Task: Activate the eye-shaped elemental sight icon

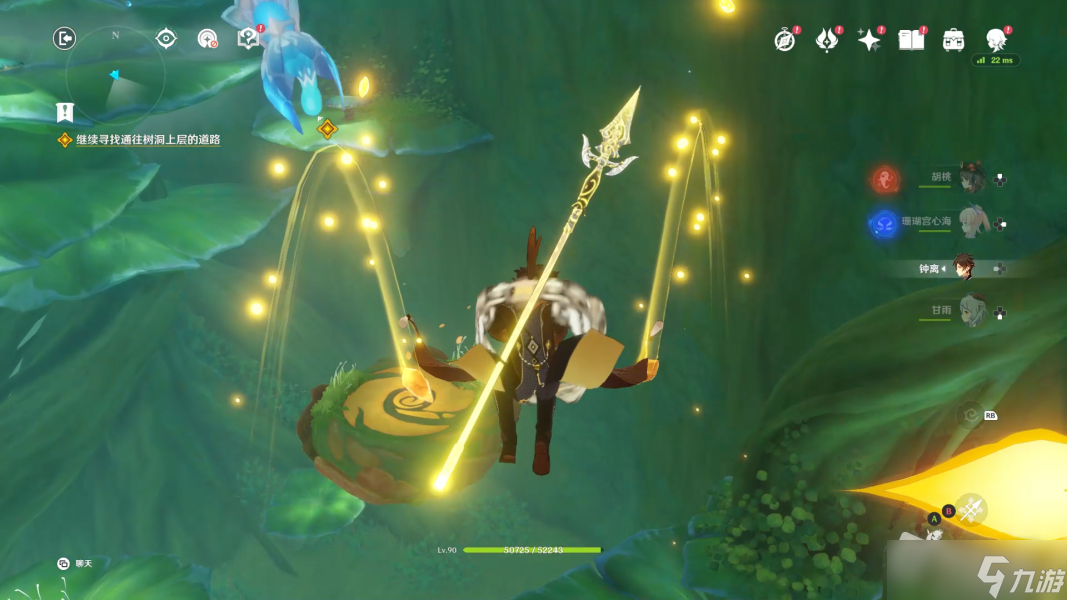Action: 166,39
